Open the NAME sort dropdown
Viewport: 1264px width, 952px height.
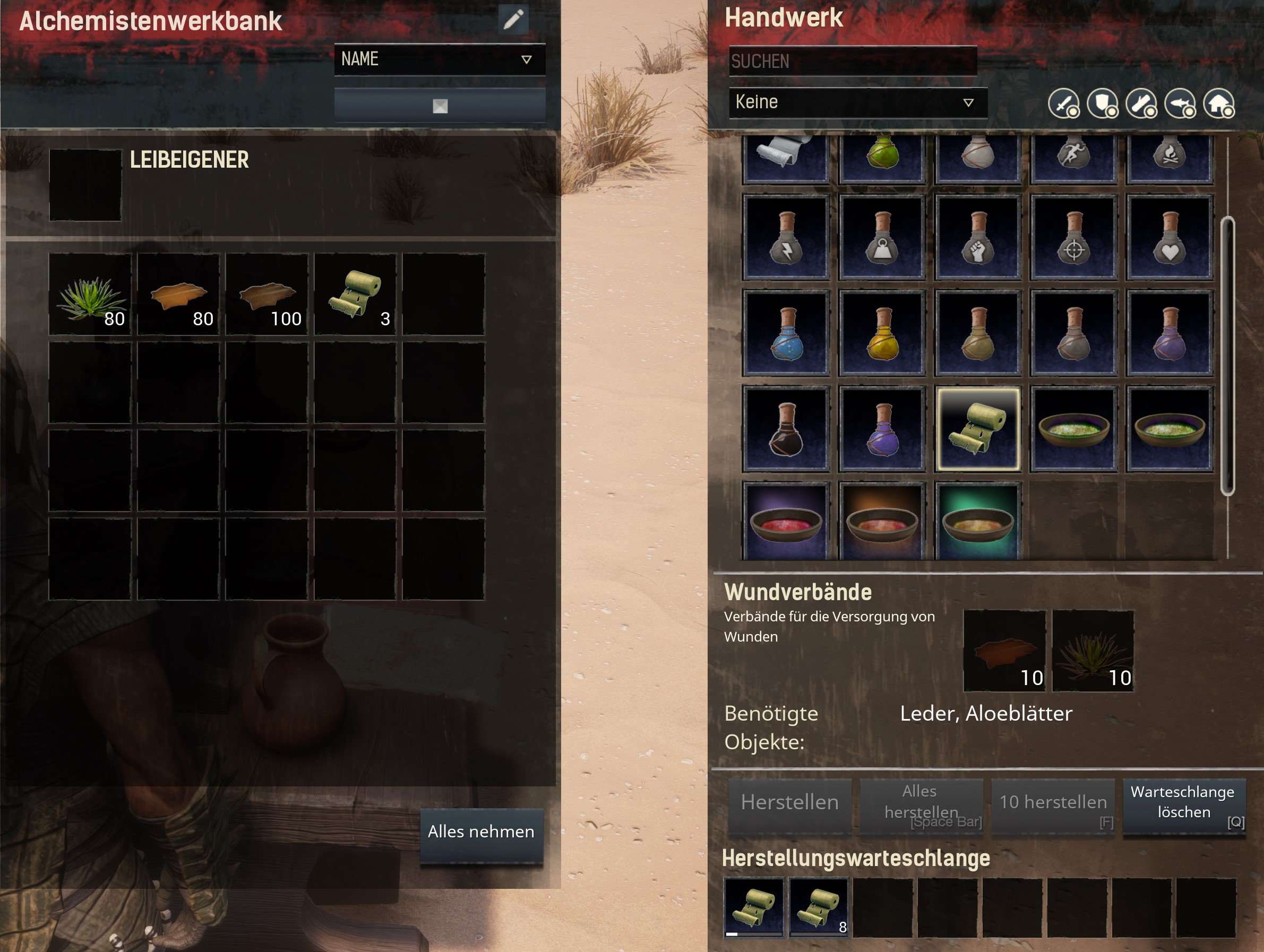[x=439, y=59]
